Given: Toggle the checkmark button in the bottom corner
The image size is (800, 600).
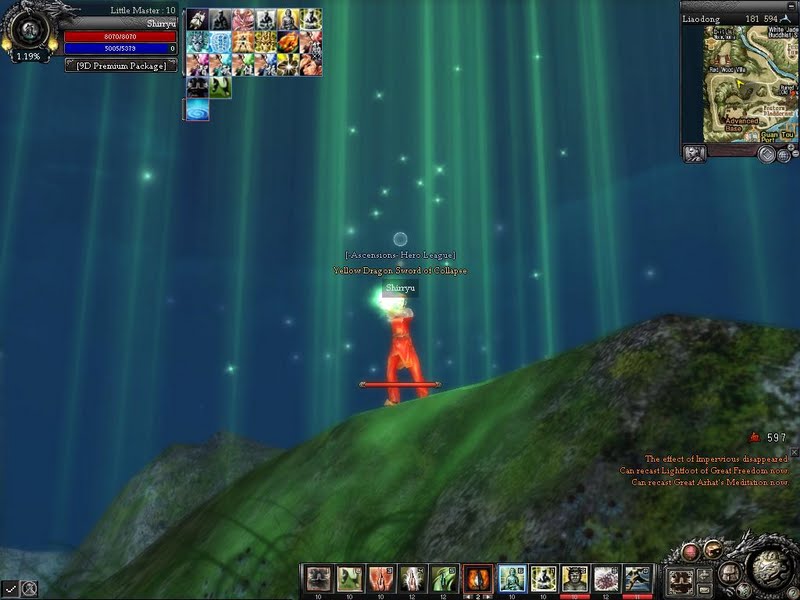Looking at the screenshot, I should pos(10,589).
